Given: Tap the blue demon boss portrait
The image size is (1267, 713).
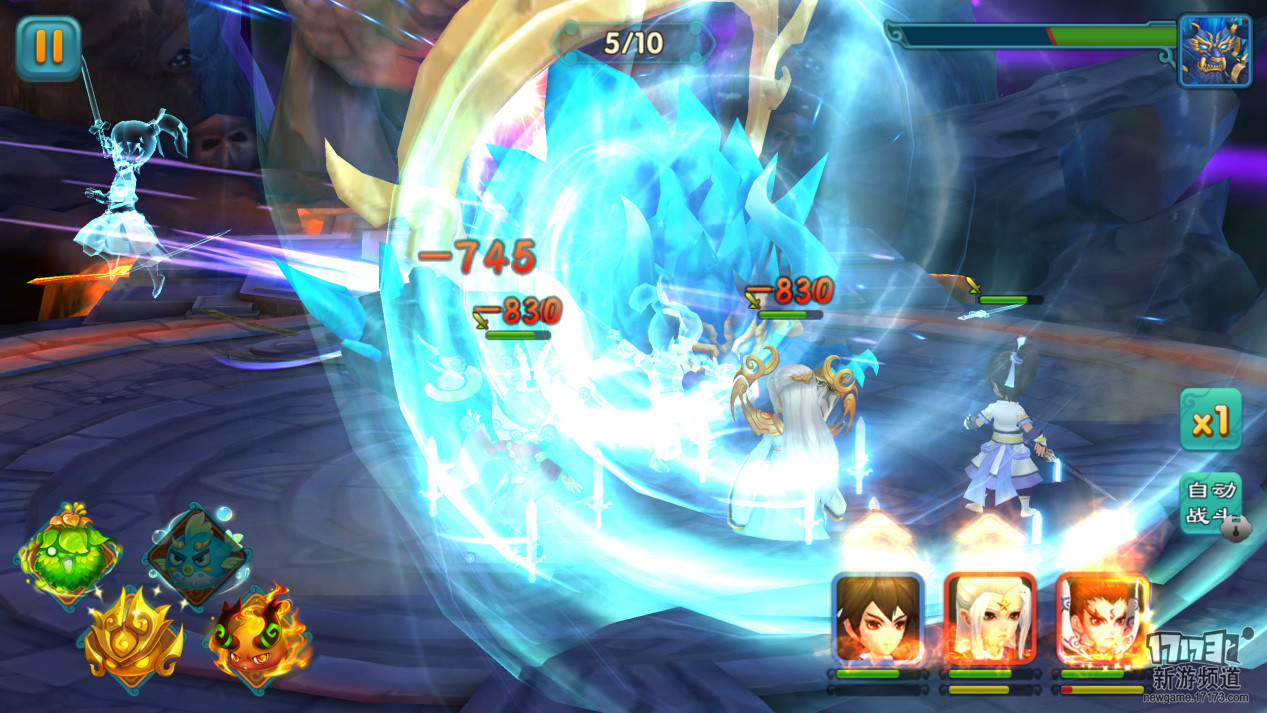Looking at the screenshot, I should pyautogui.click(x=1214, y=51).
